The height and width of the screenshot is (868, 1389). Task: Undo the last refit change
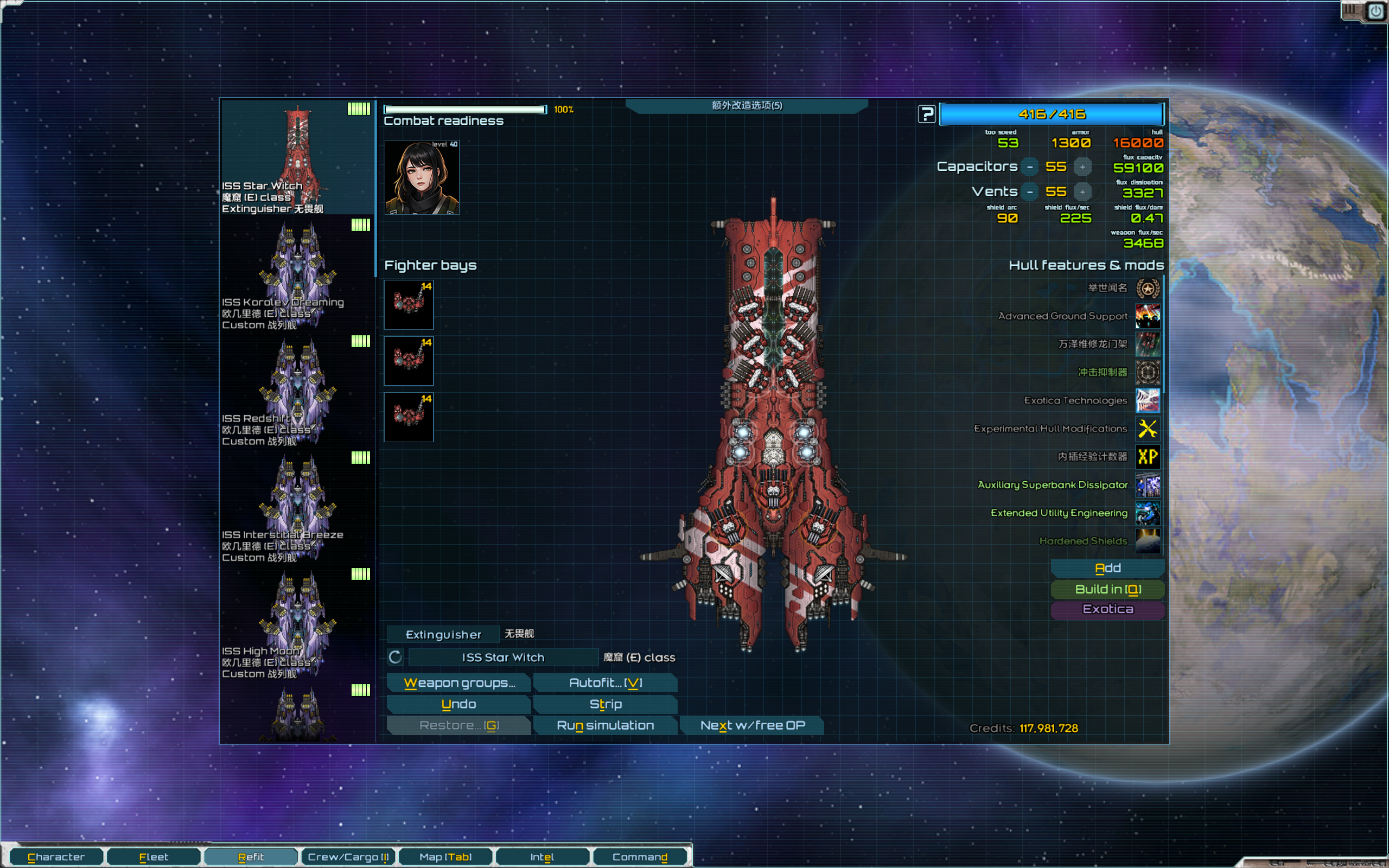pyautogui.click(x=458, y=704)
